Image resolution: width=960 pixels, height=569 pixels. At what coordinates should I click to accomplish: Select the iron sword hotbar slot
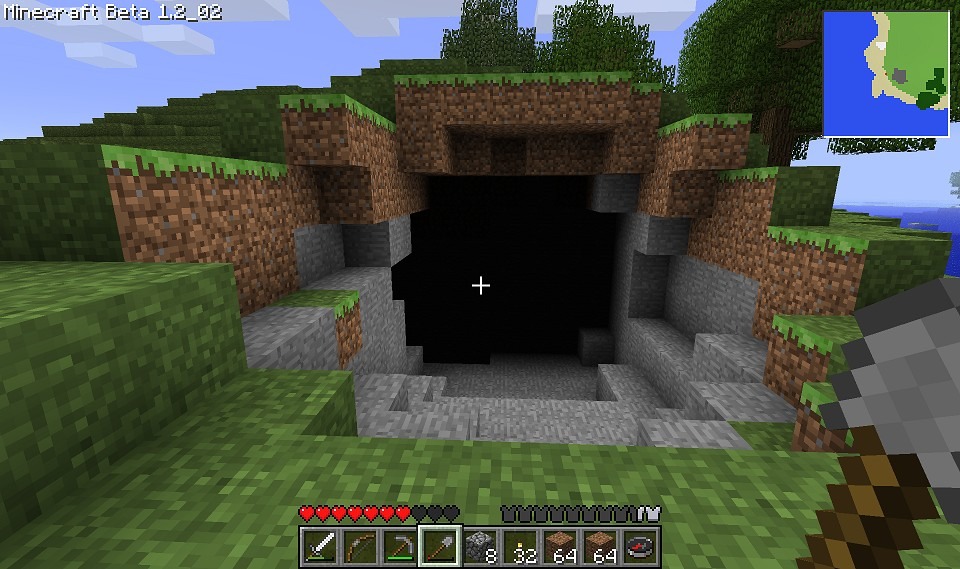point(320,546)
